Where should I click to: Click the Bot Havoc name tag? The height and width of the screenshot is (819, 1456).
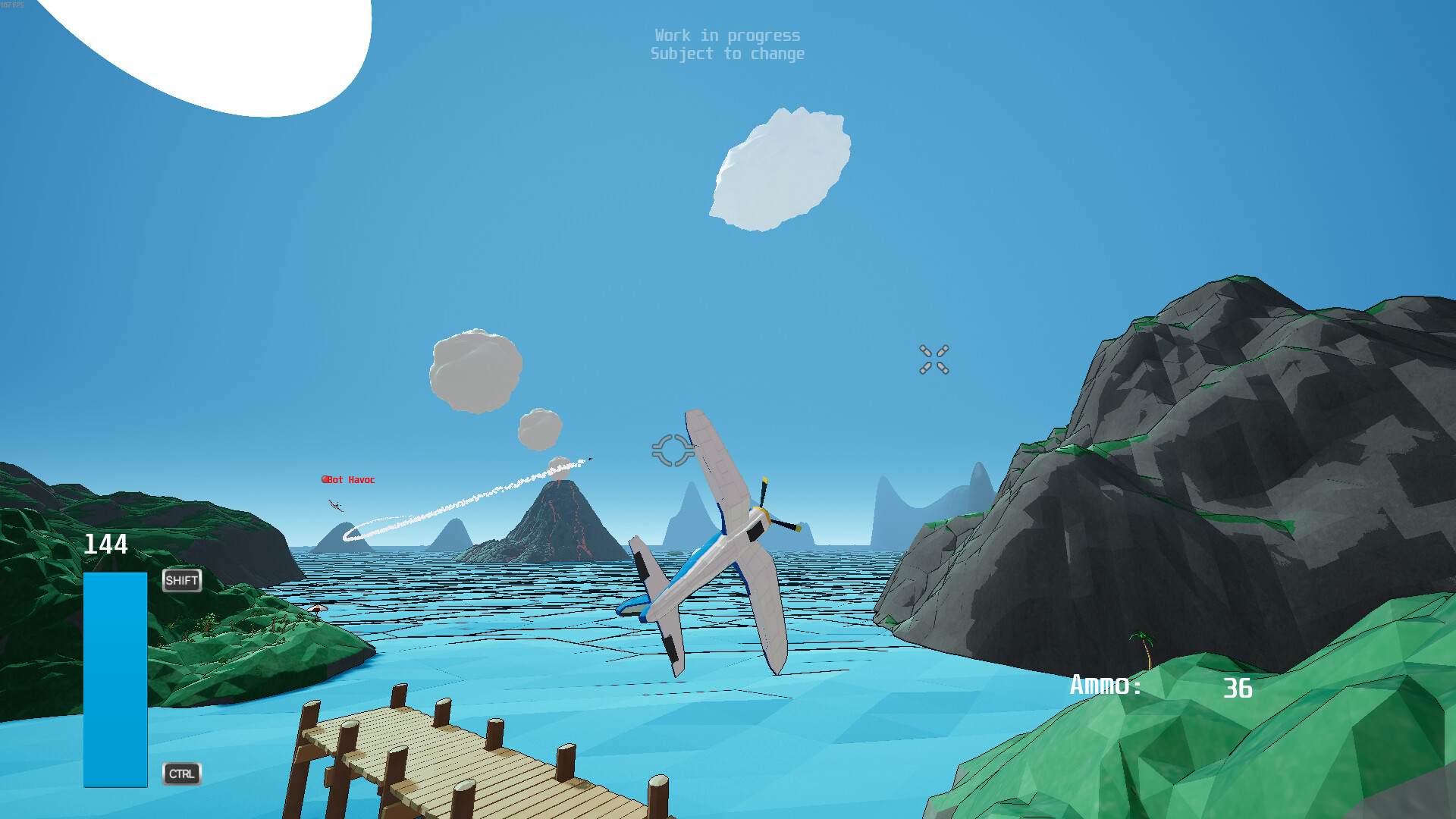tap(350, 479)
